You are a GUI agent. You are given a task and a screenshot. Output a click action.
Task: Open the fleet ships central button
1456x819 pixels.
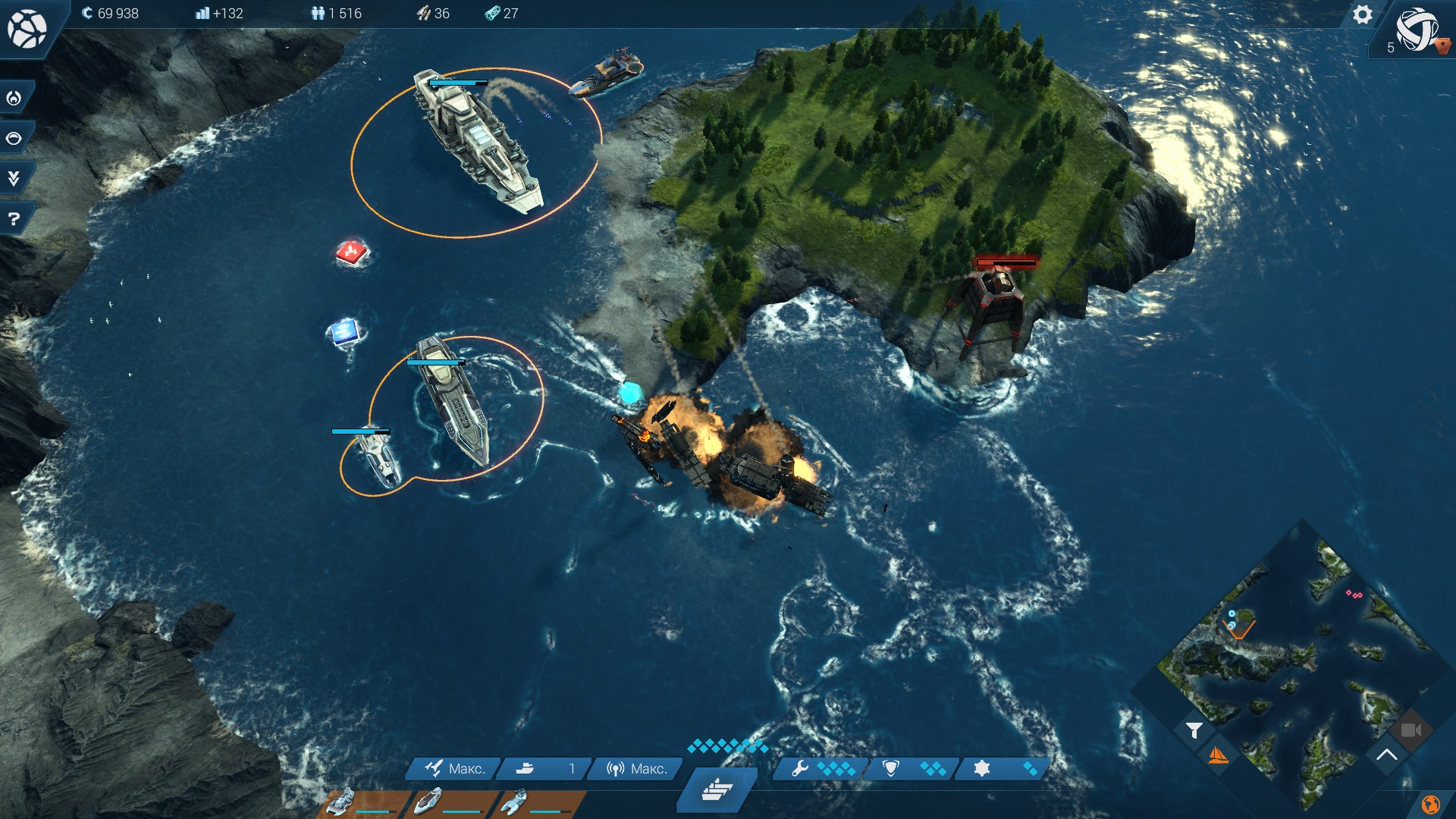(x=717, y=789)
